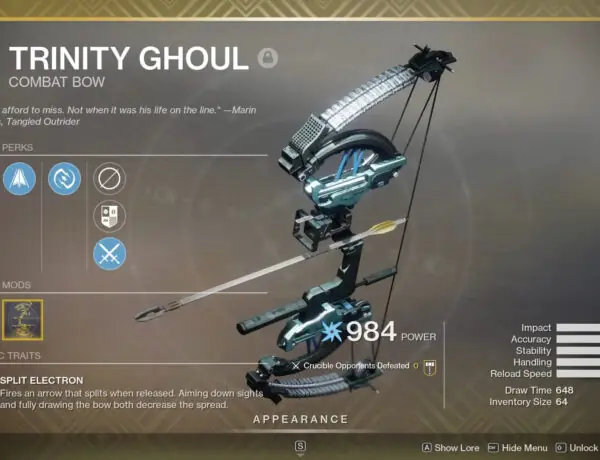
Task: Select the arrowhead perk icon
Action: [19, 179]
